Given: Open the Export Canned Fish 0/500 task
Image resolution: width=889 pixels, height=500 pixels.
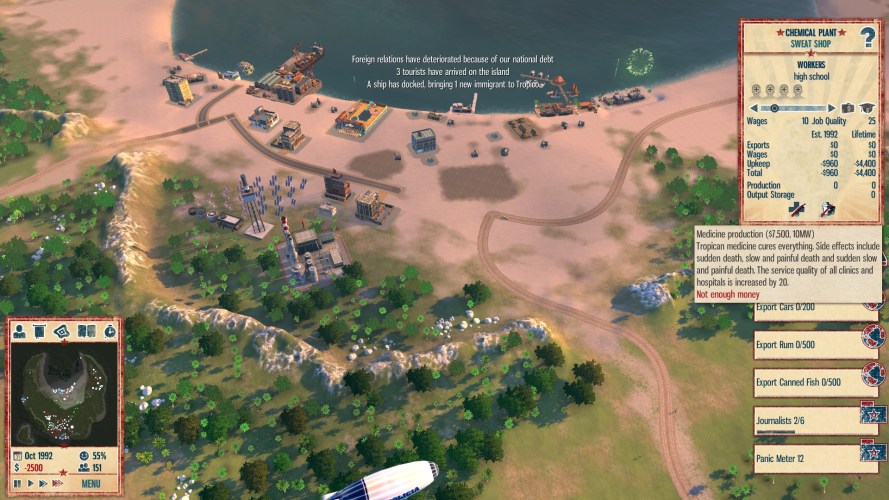Looking at the screenshot, I should tap(816, 381).
